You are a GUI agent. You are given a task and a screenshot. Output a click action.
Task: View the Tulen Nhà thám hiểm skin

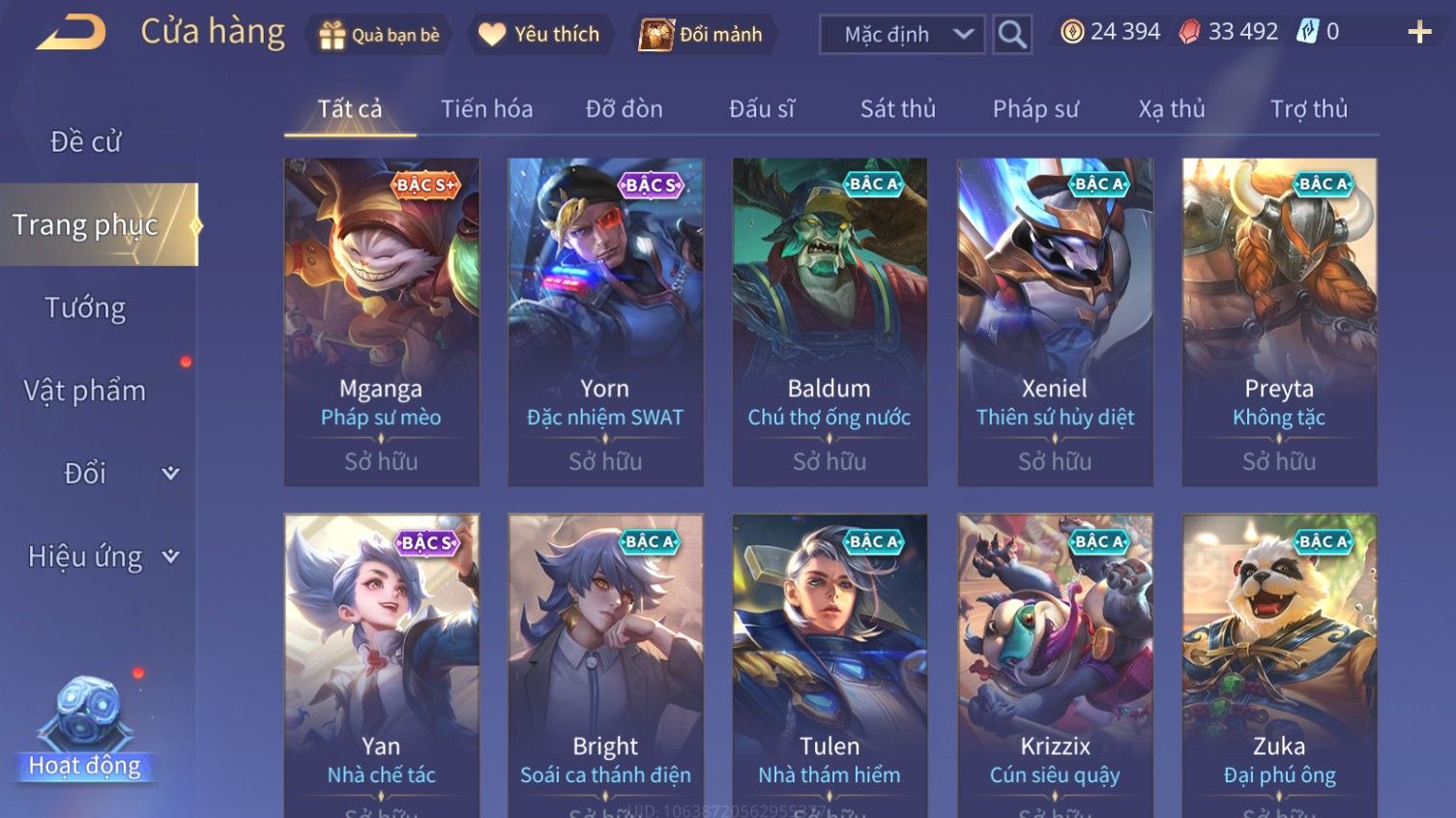click(x=830, y=665)
